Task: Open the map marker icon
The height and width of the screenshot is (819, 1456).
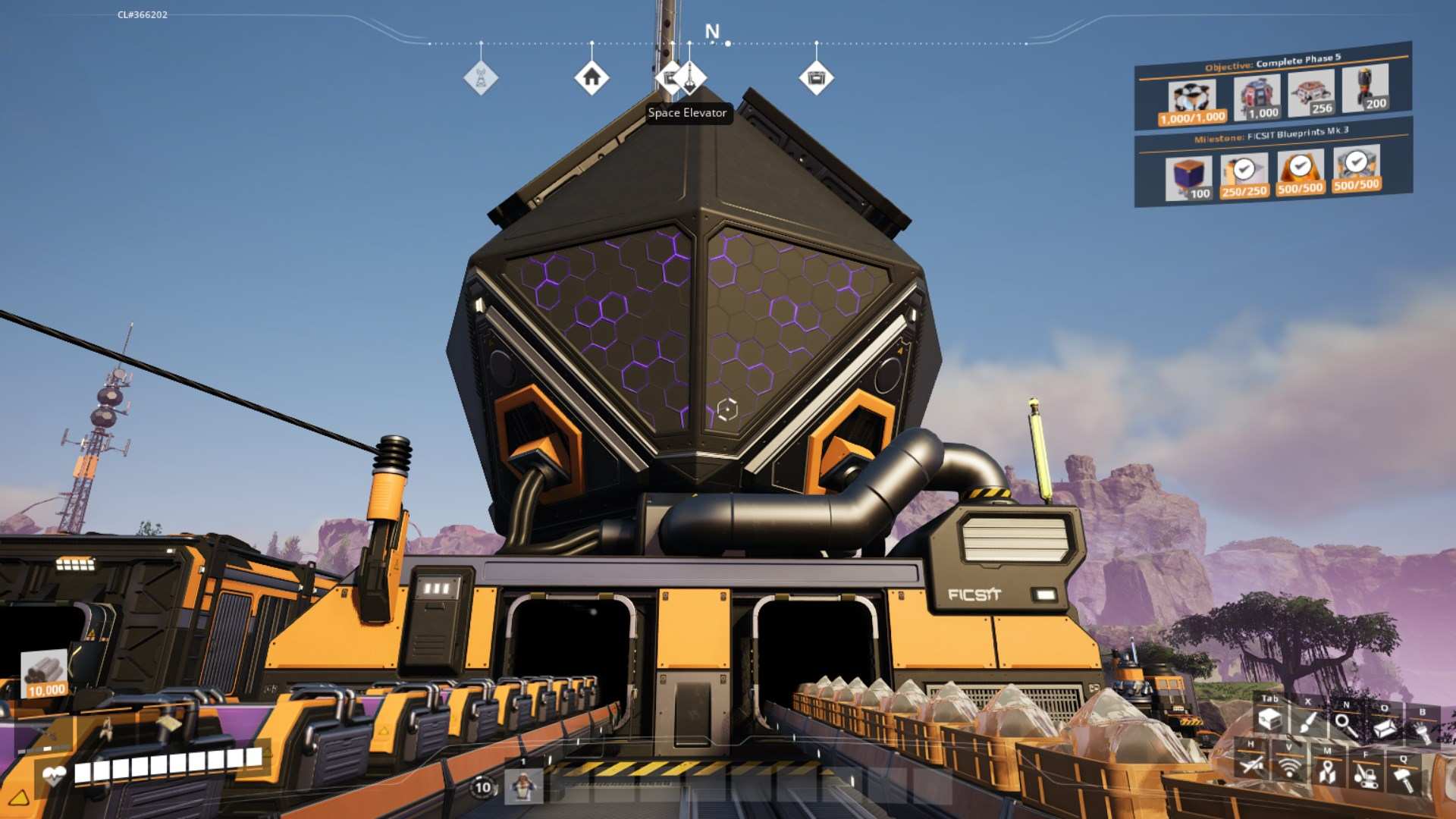Action: [1327, 771]
